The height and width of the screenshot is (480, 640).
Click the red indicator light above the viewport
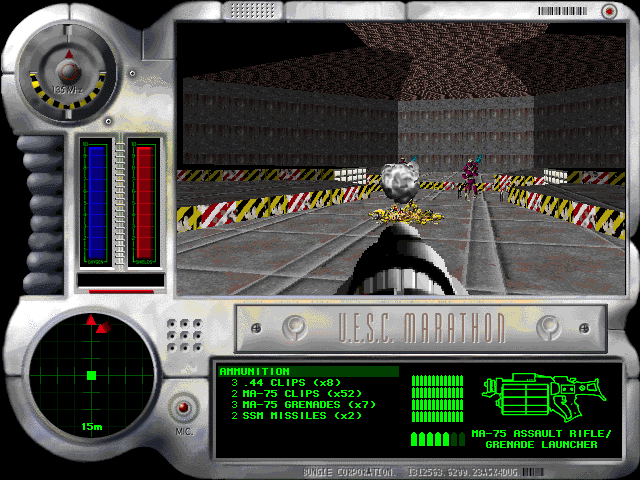608,11
